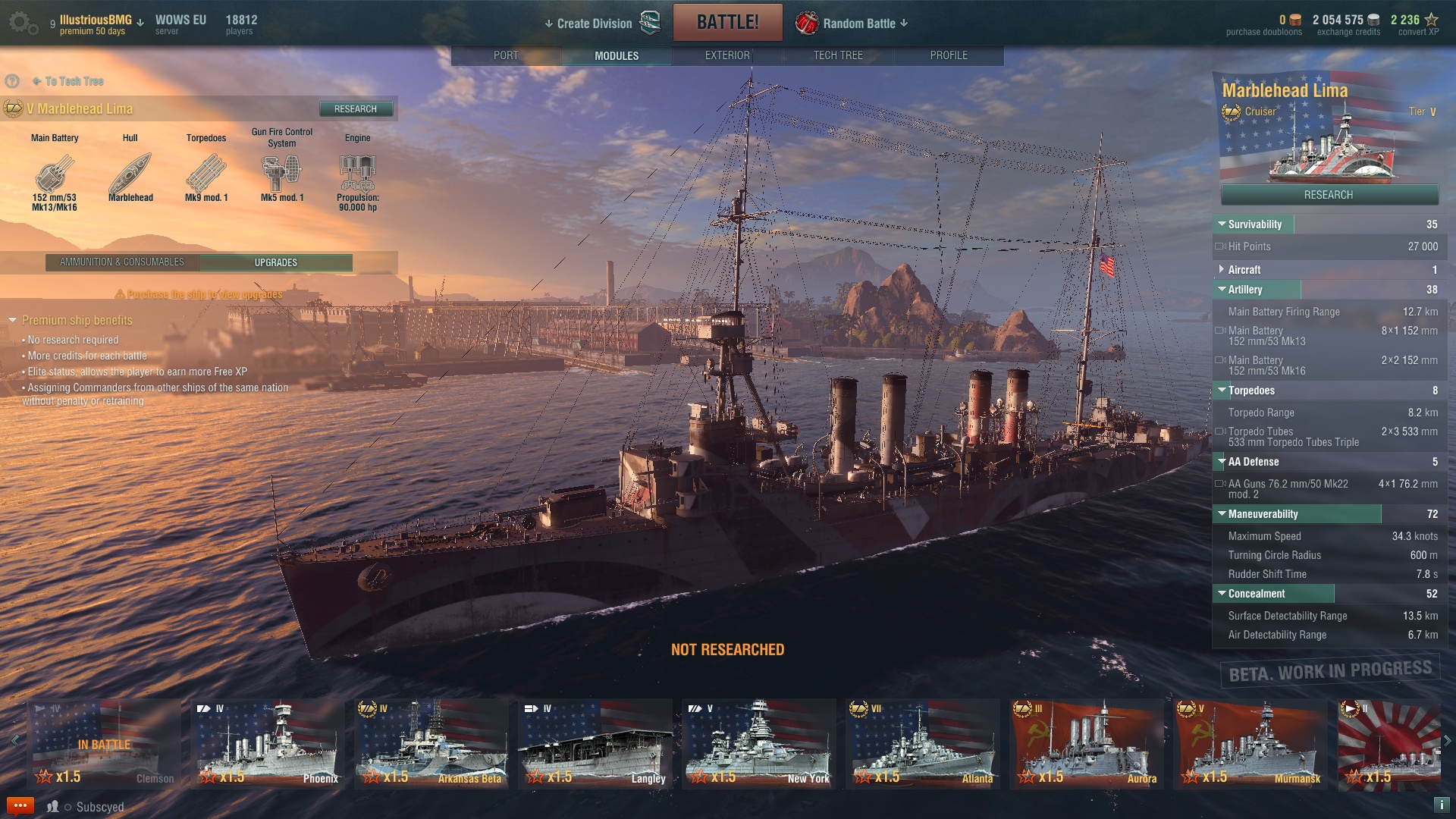This screenshot has width=1456, height=819.
Task: Click RESEARCH under the ship preview image
Action: pyautogui.click(x=1329, y=195)
